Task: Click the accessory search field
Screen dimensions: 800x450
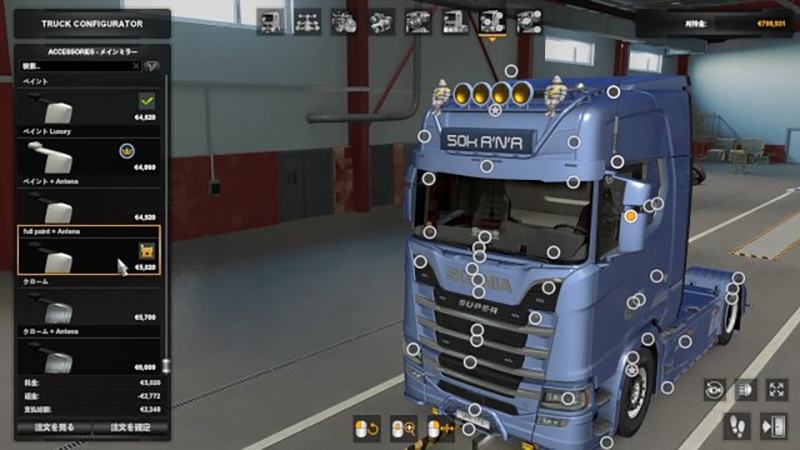Action: pyautogui.click(x=80, y=66)
